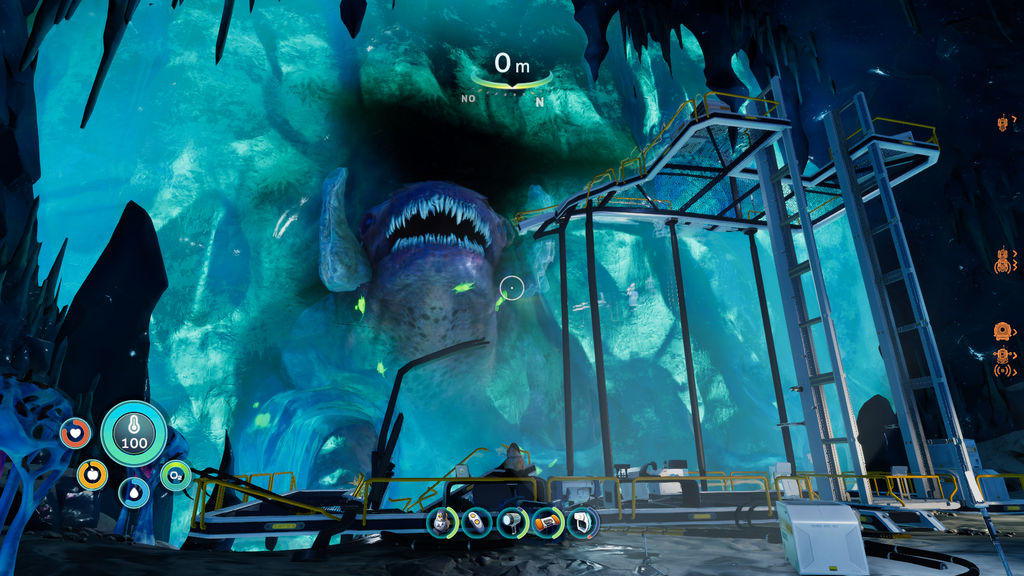This screenshot has width=1024, height=576.
Task: Select the Spy Pengling hotbar slot
Action: coord(441,522)
